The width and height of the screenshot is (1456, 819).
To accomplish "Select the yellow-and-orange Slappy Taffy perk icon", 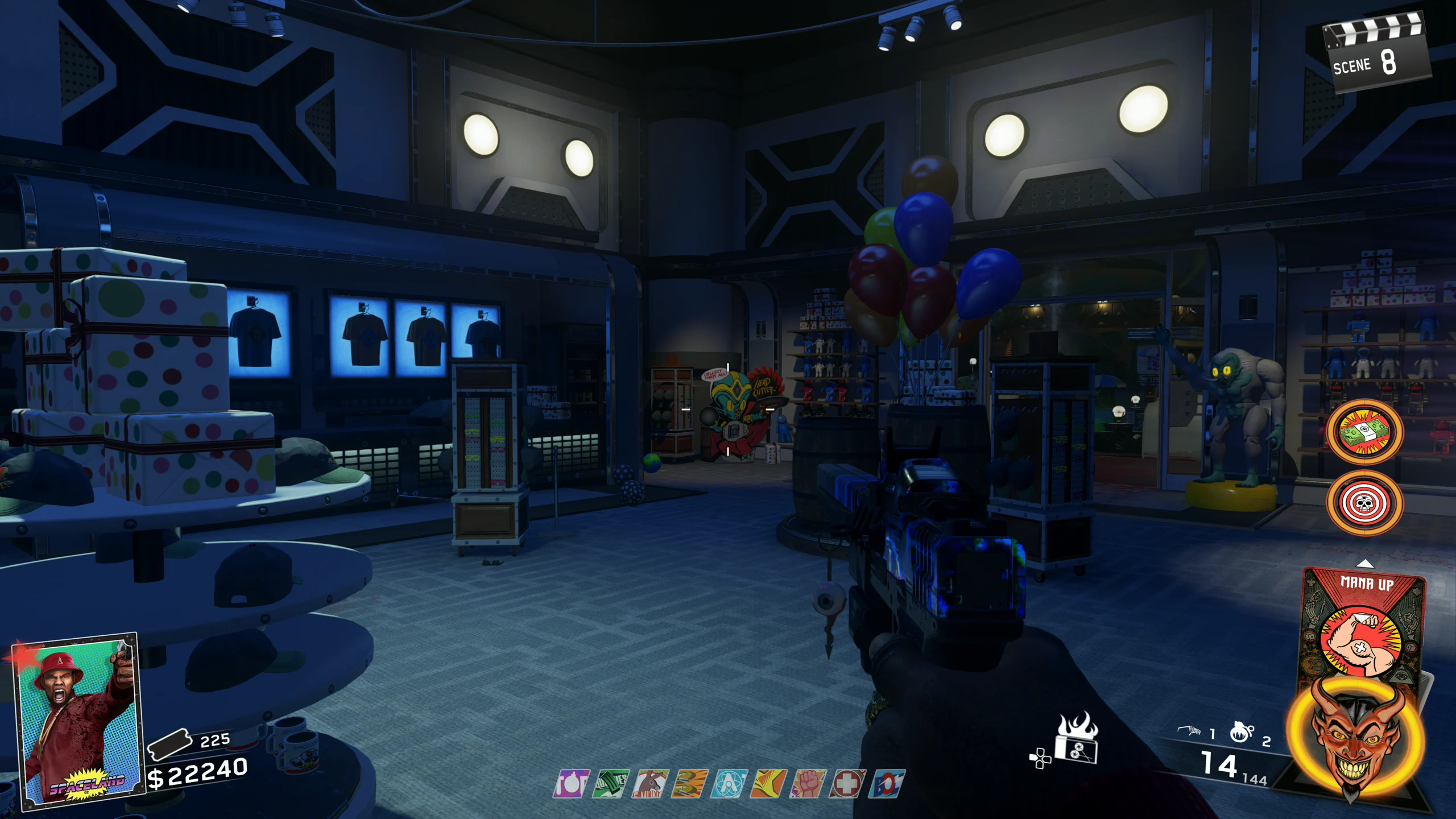I will [x=768, y=784].
